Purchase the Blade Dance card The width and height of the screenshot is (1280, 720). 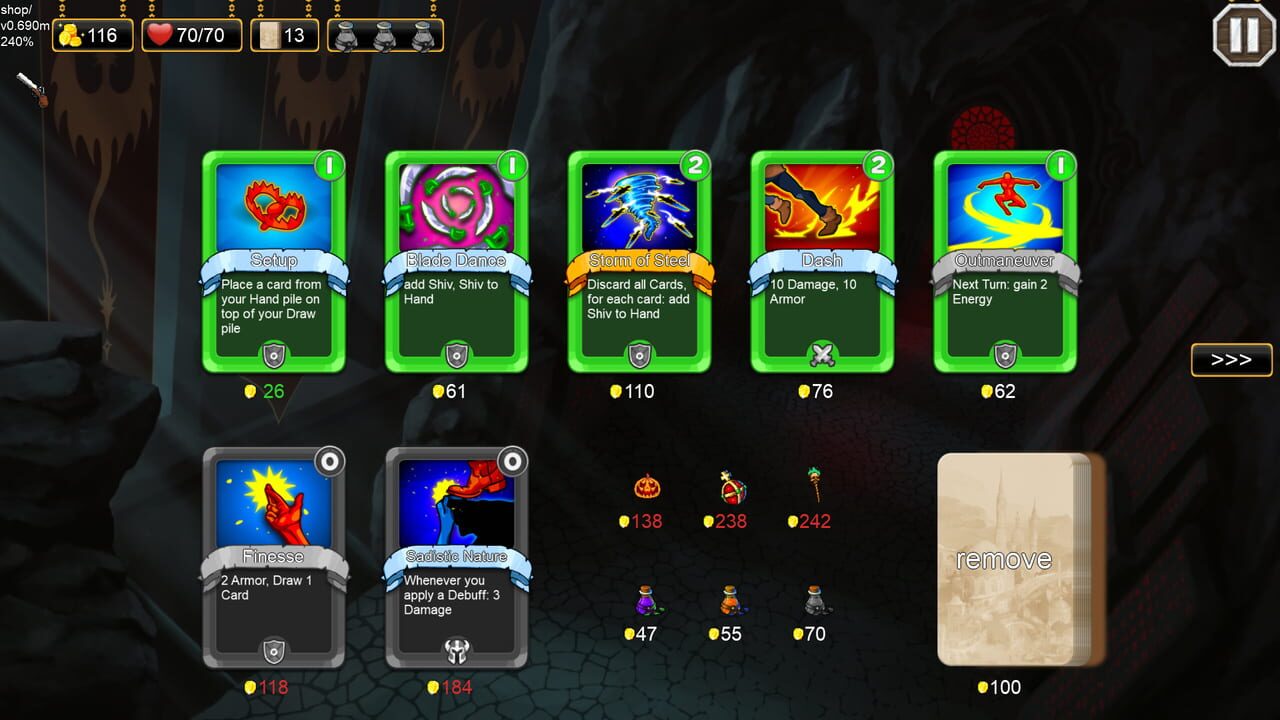tap(456, 262)
